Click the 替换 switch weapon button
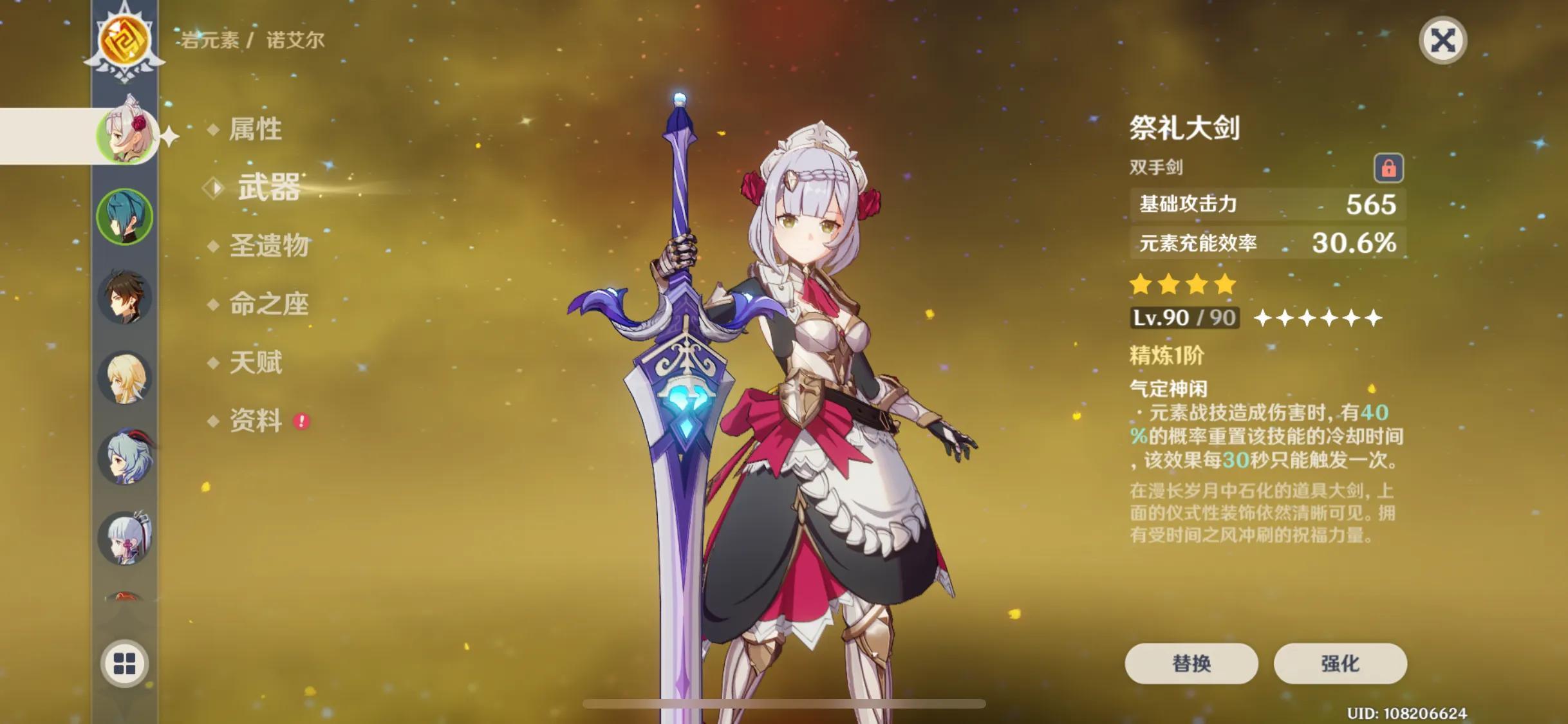Screen dimensions: 1568x724 click(x=1191, y=663)
